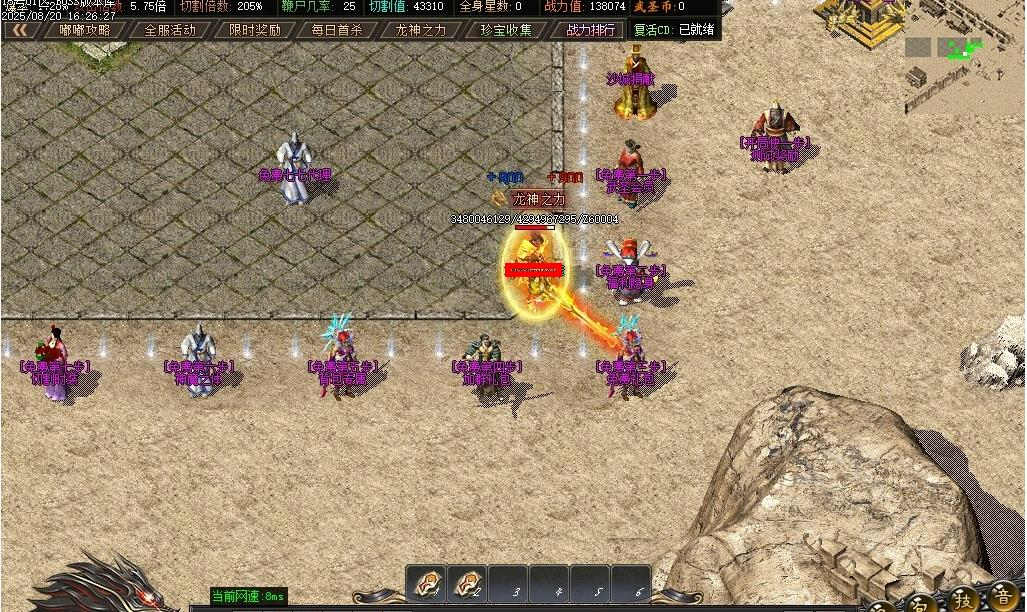Open the 全服活动 server events menu
1027x612 pixels.
click(x=169, y=30)
